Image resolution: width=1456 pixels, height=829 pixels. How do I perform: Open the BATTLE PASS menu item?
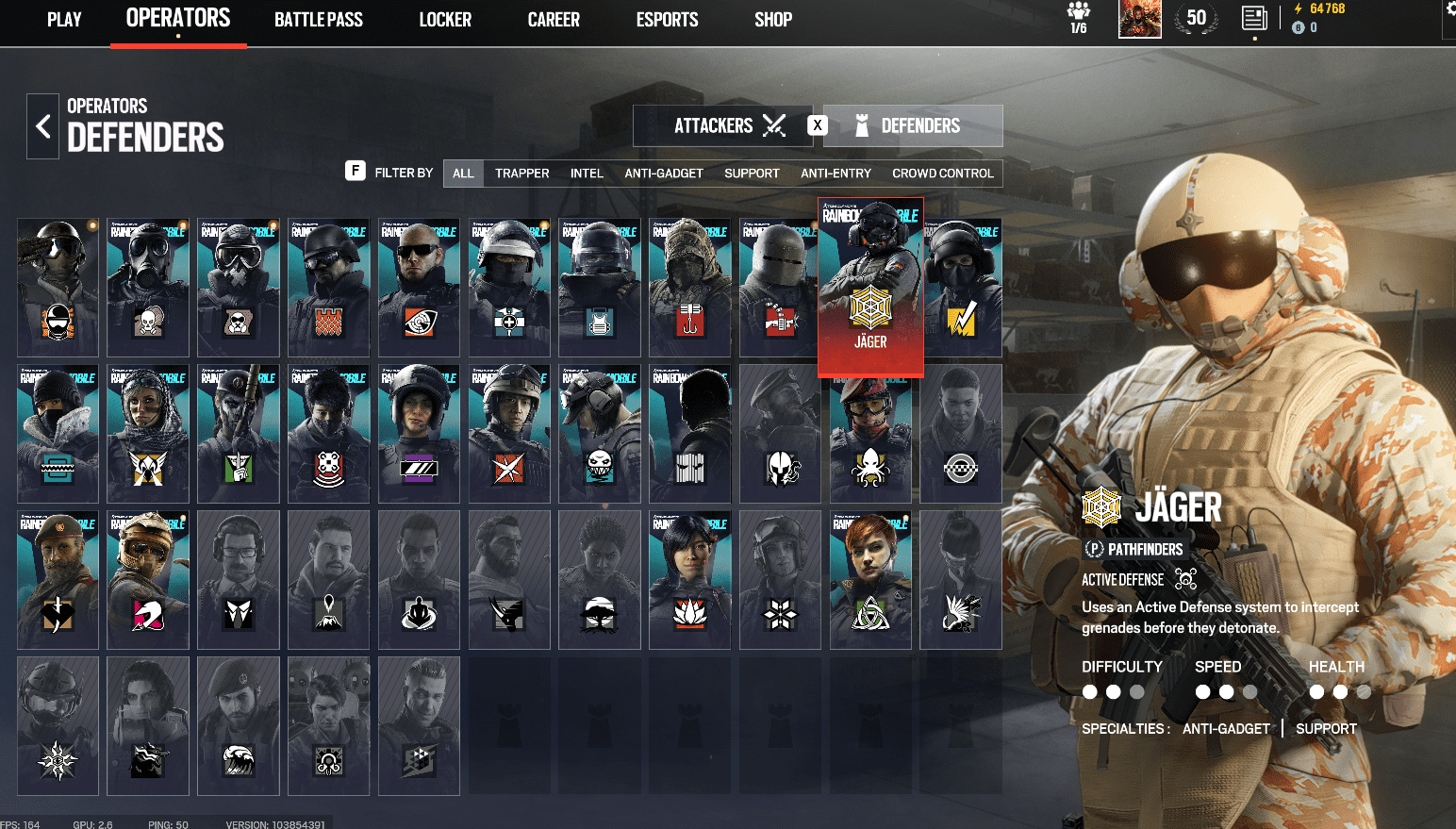click(319, 19)
